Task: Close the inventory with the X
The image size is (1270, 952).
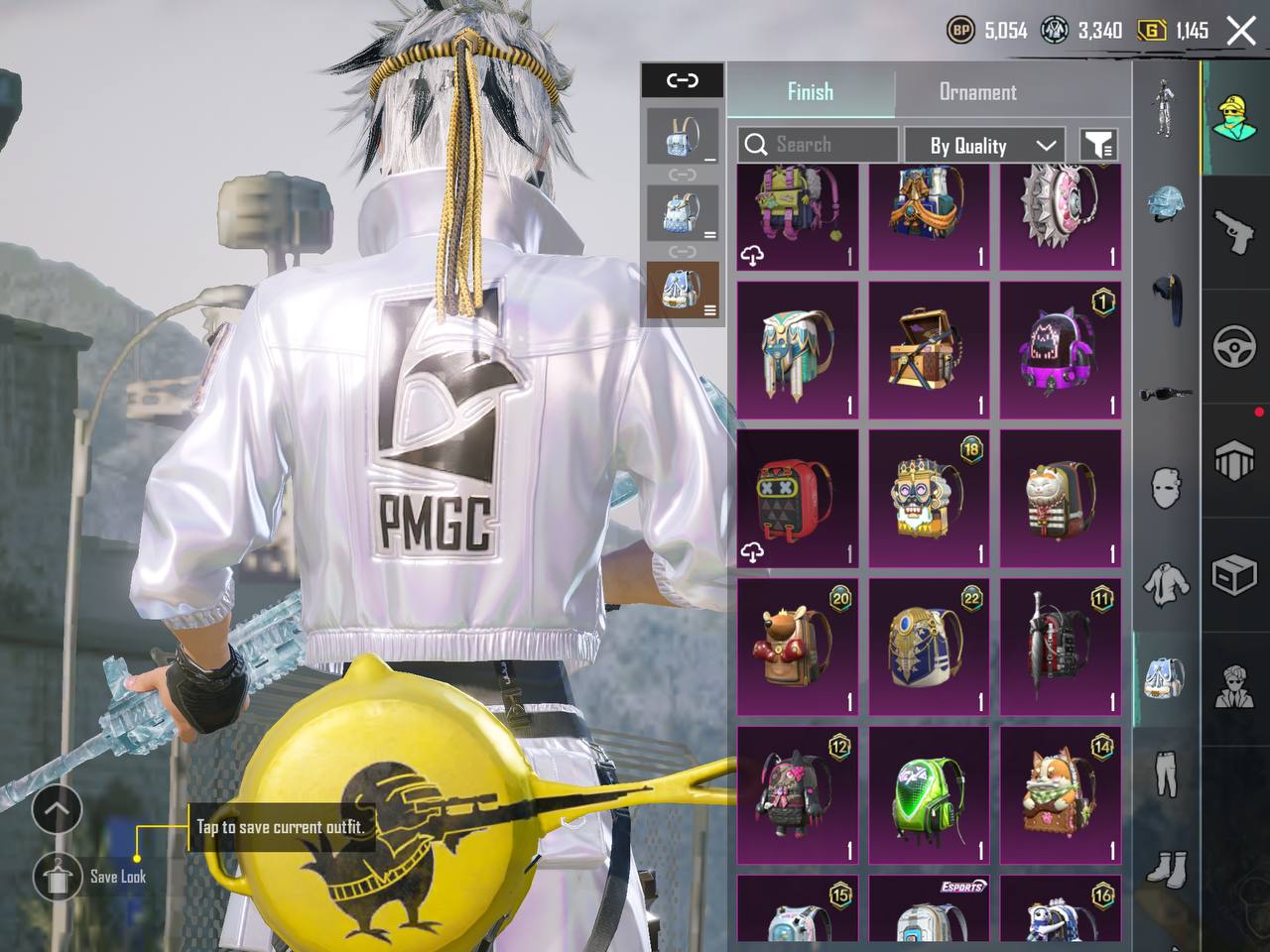Action: click(1241, 31)
